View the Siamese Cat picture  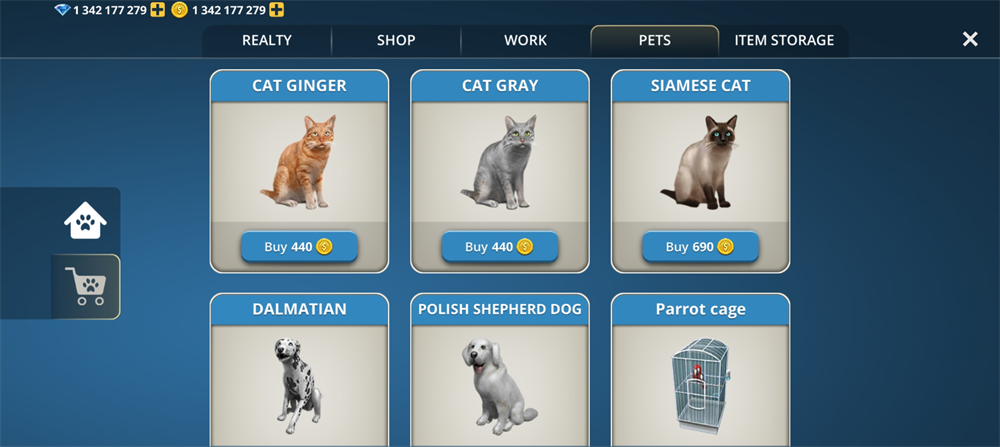700,162
